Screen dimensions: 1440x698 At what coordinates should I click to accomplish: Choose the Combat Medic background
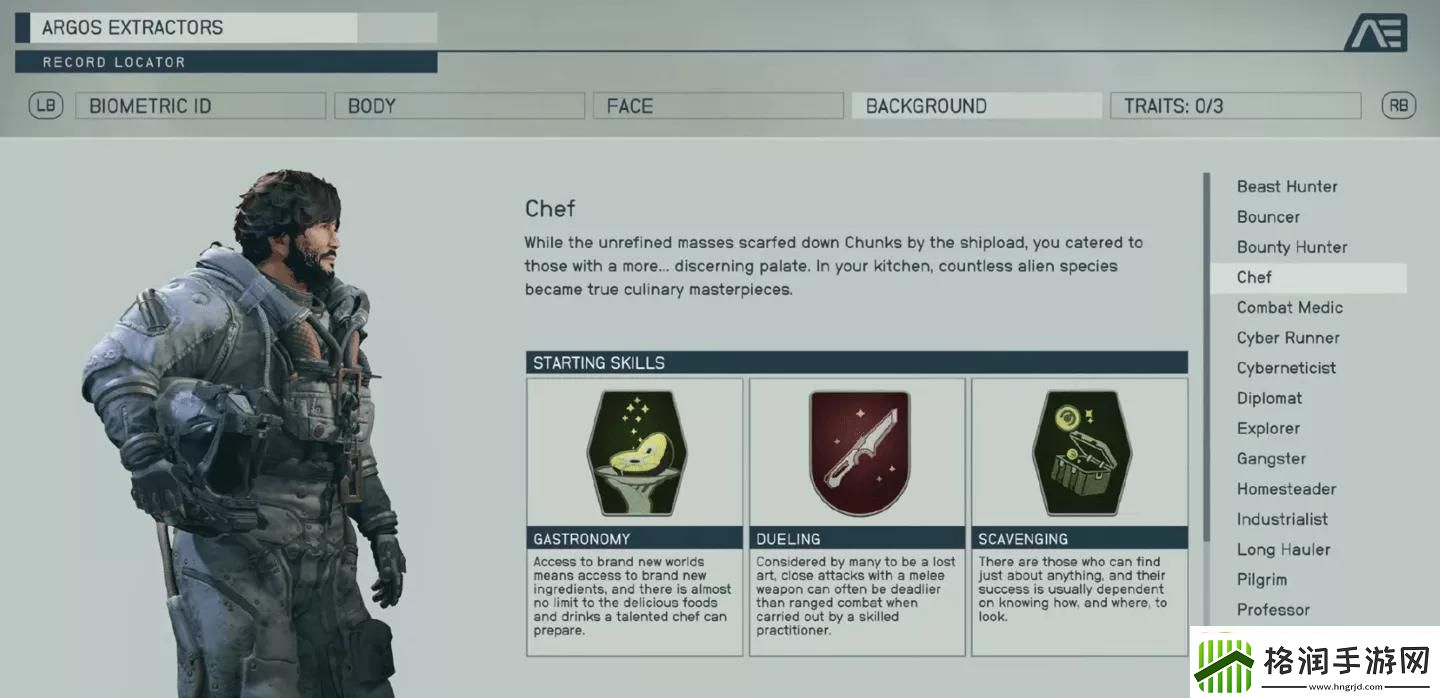coord(1289,308)
